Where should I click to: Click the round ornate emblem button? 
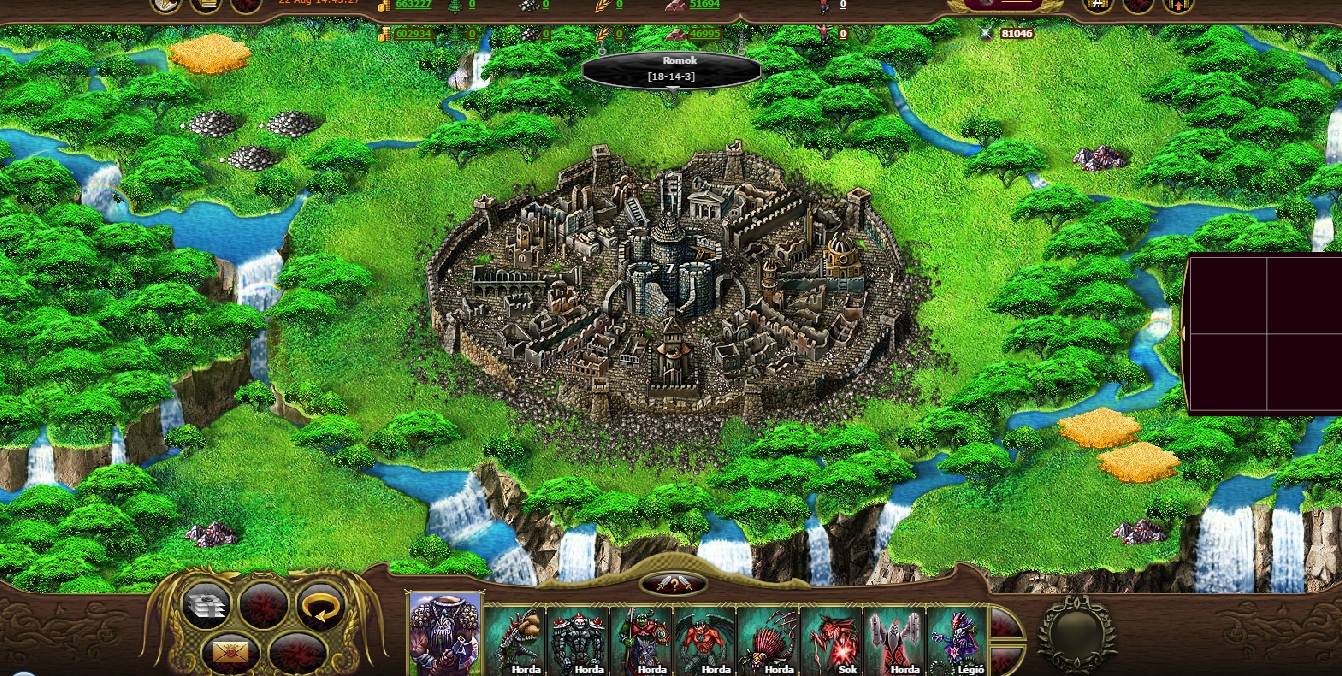click(x=1076, y=633)
